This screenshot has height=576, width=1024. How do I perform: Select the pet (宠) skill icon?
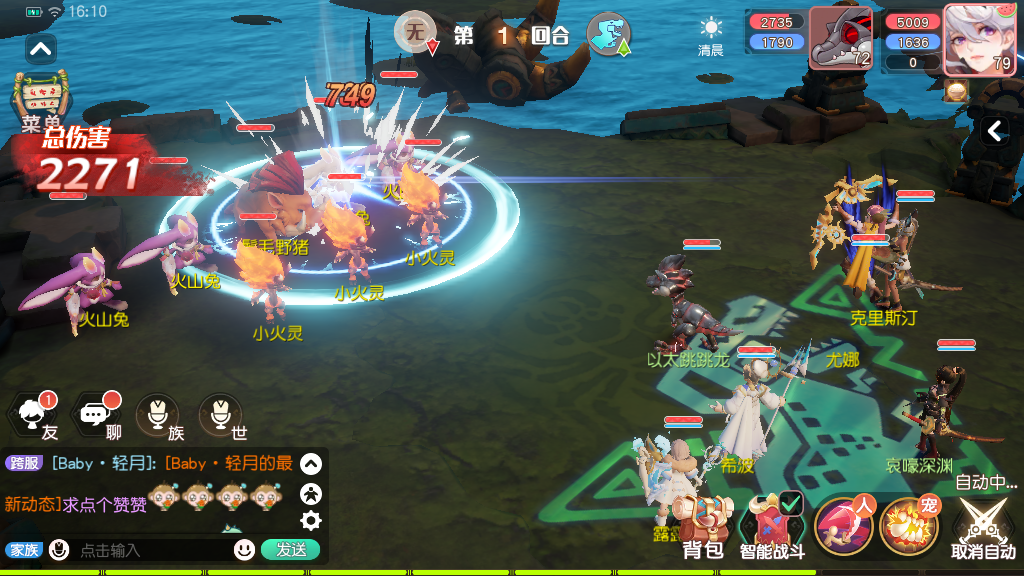pyautogui.click(x=908, y=525)
